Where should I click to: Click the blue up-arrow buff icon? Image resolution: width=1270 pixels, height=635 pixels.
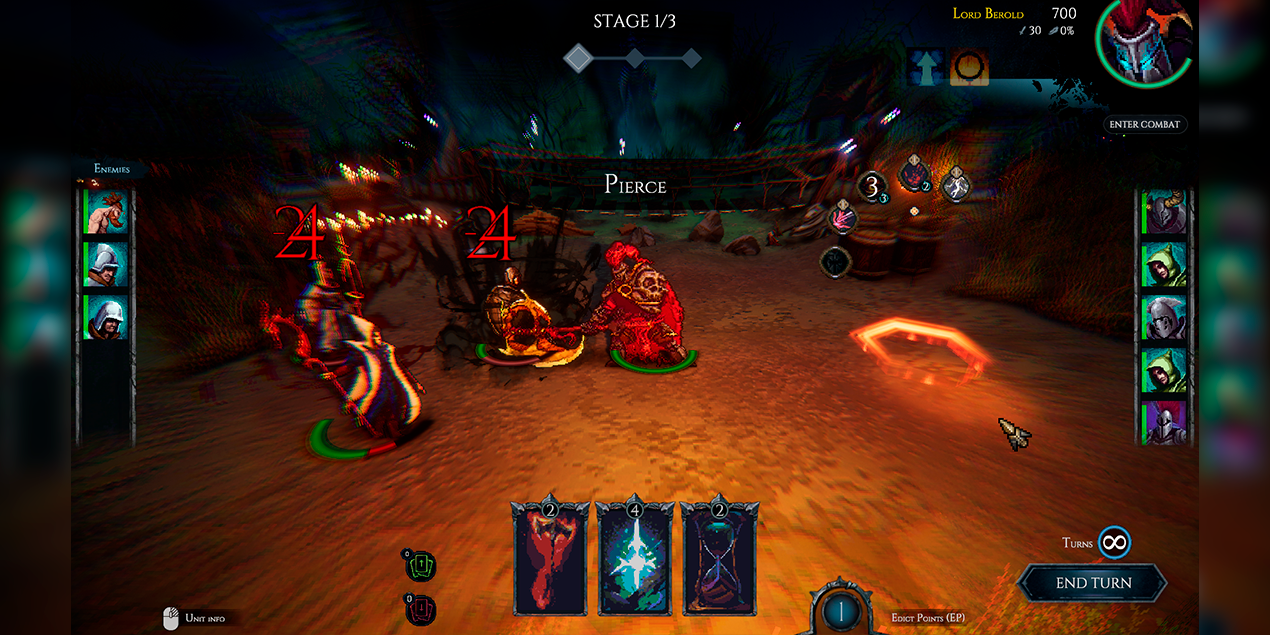coord(926,68)
